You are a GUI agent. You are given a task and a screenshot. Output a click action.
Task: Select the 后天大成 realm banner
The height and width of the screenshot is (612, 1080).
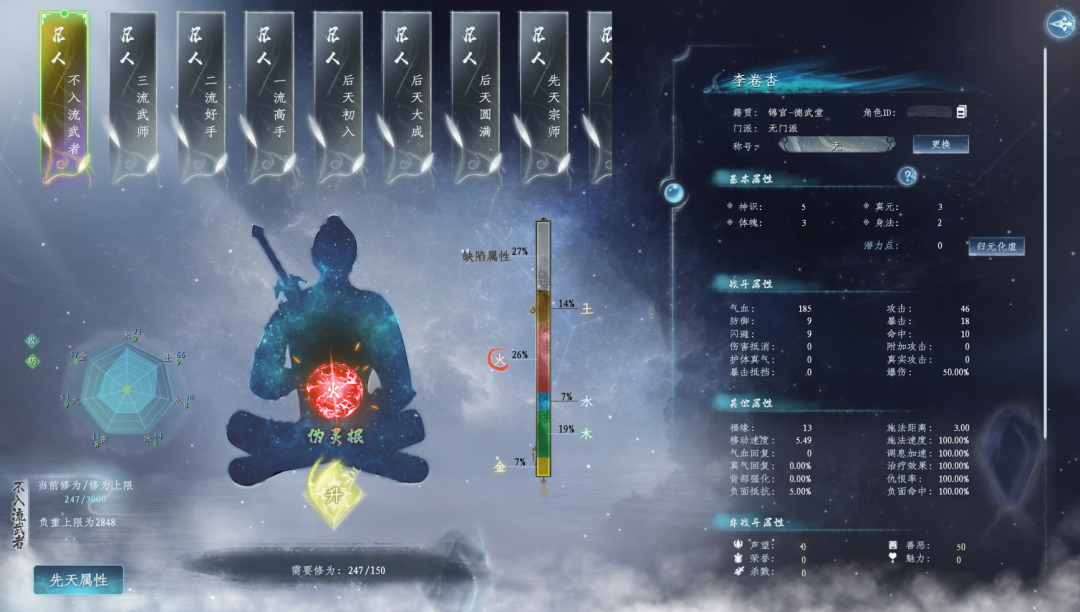coord(407,97)
